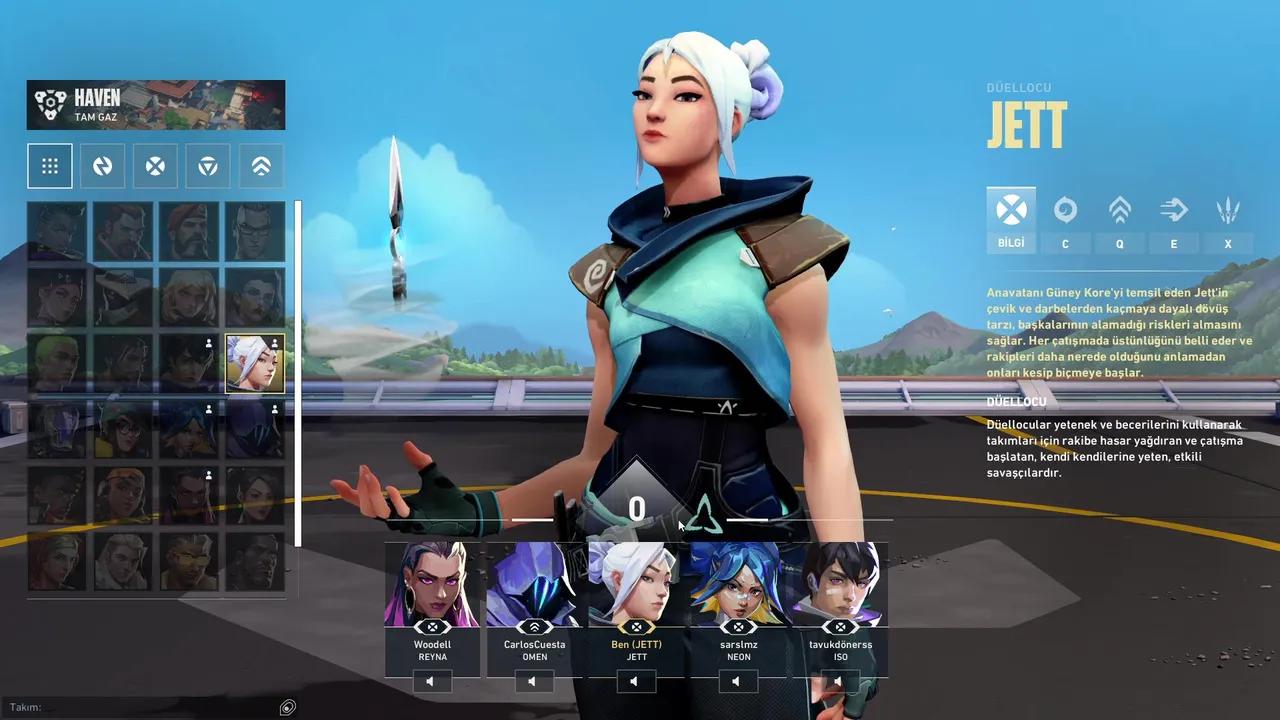
Task: Select the Controller role filter icon
Action: click(x=102, y=165)
